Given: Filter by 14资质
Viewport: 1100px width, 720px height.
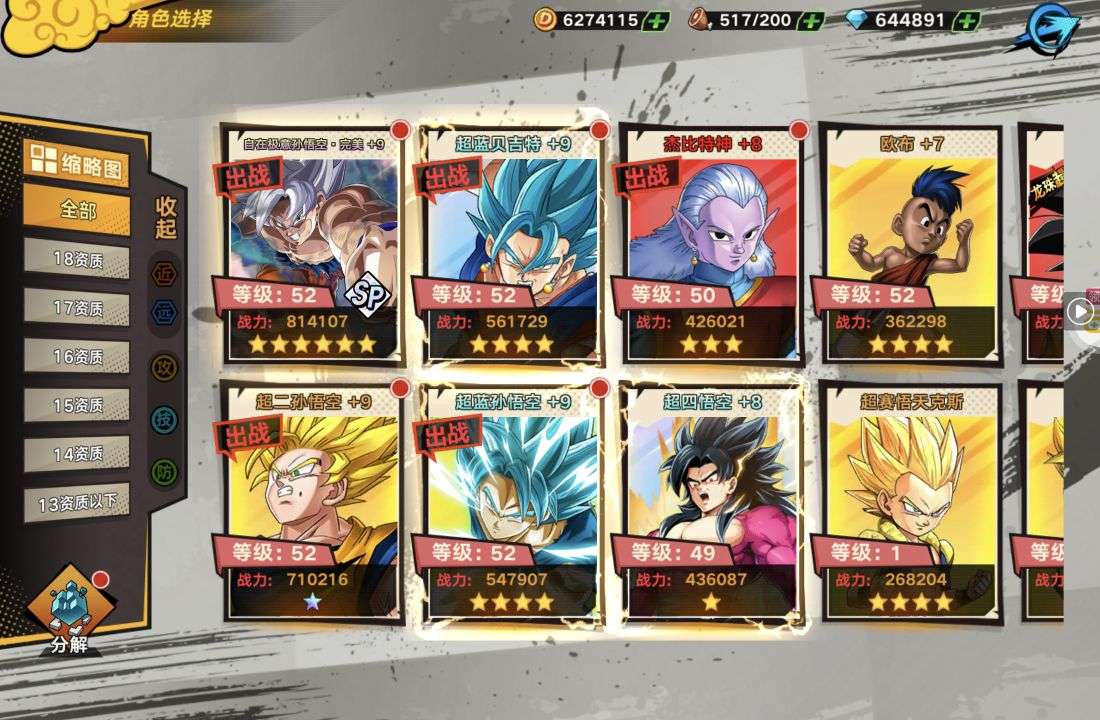Looking at the screenshot, I should pos(77,453).
